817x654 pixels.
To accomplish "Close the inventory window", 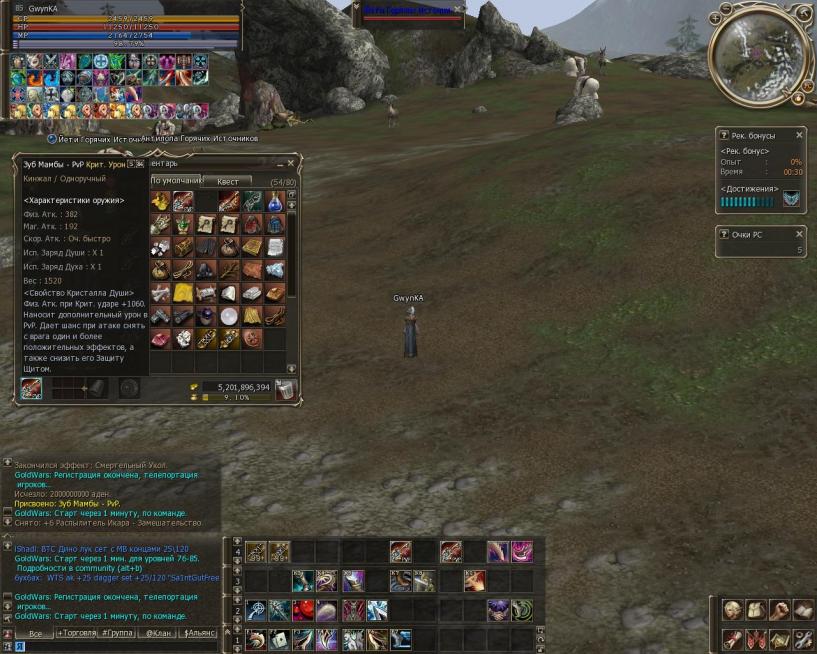I will pos(291,163).
